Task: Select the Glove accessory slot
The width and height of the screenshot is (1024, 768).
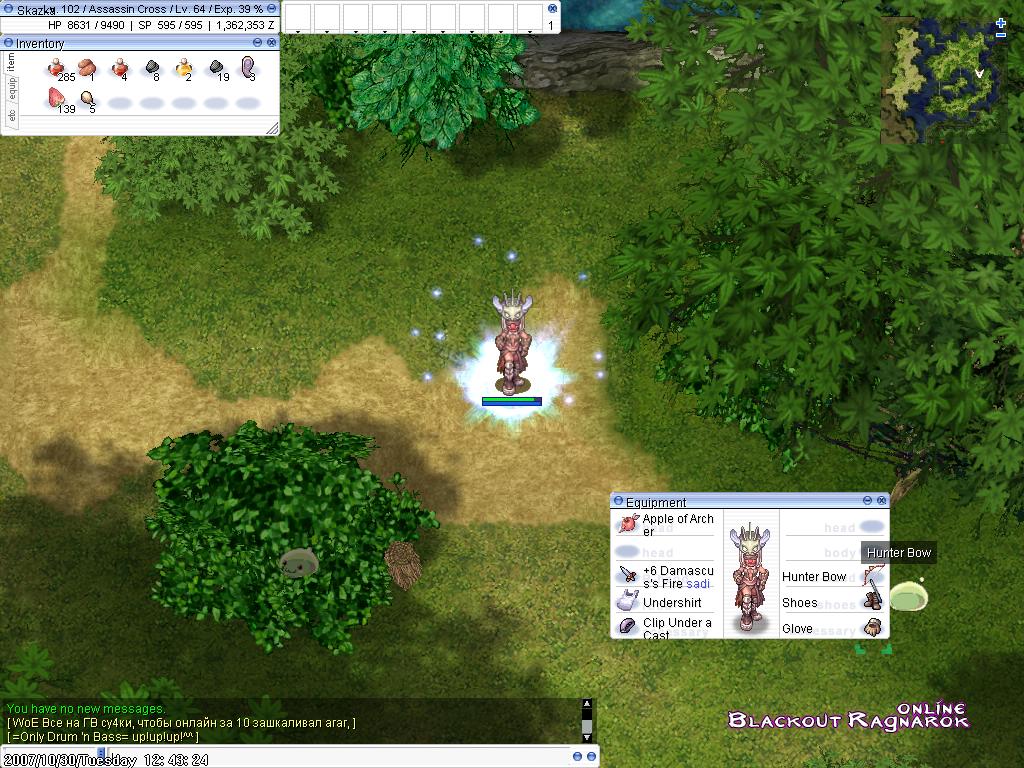Action: (x=873, y=628)
